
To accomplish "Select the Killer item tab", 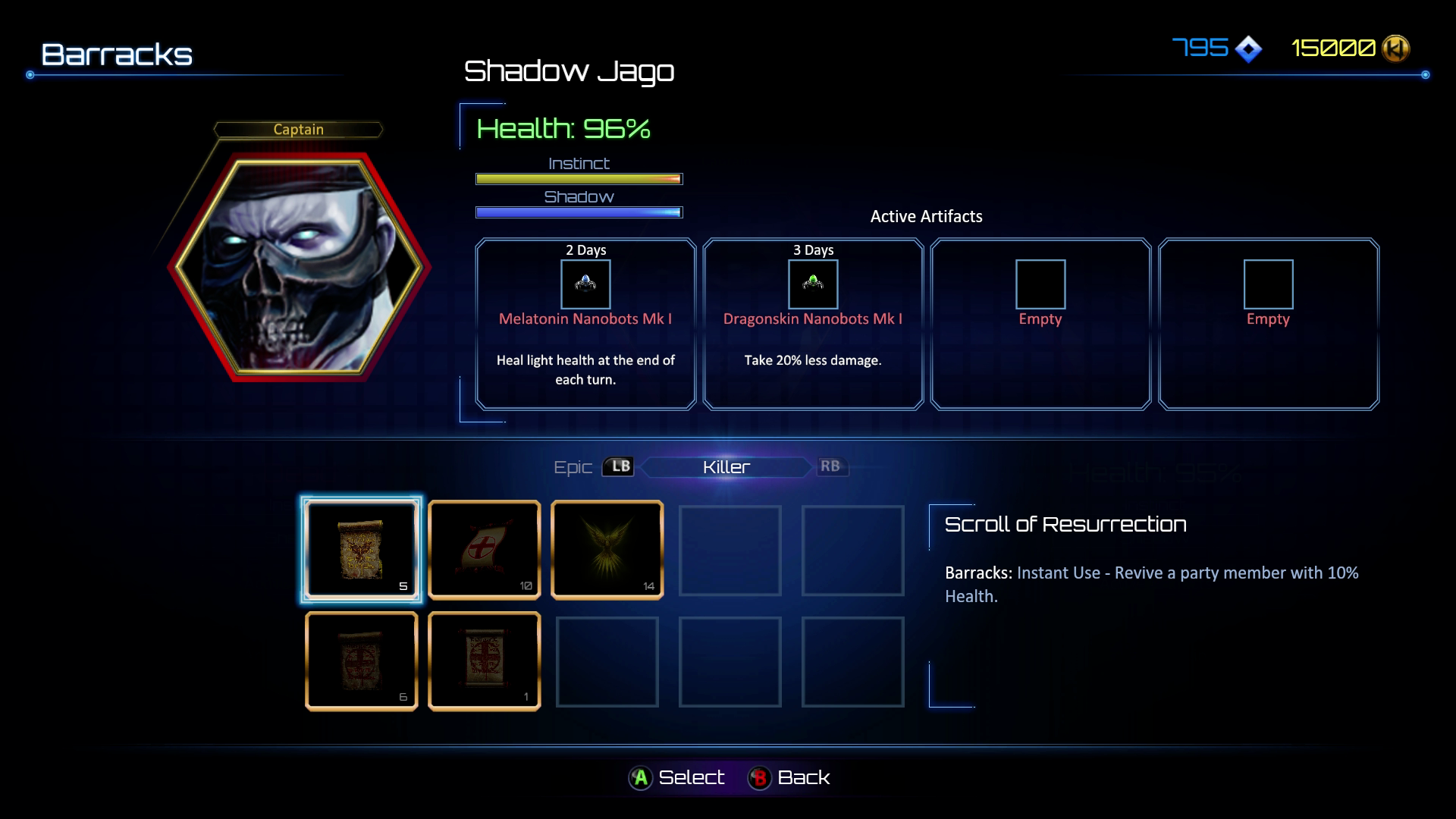I will pos(726,467).
